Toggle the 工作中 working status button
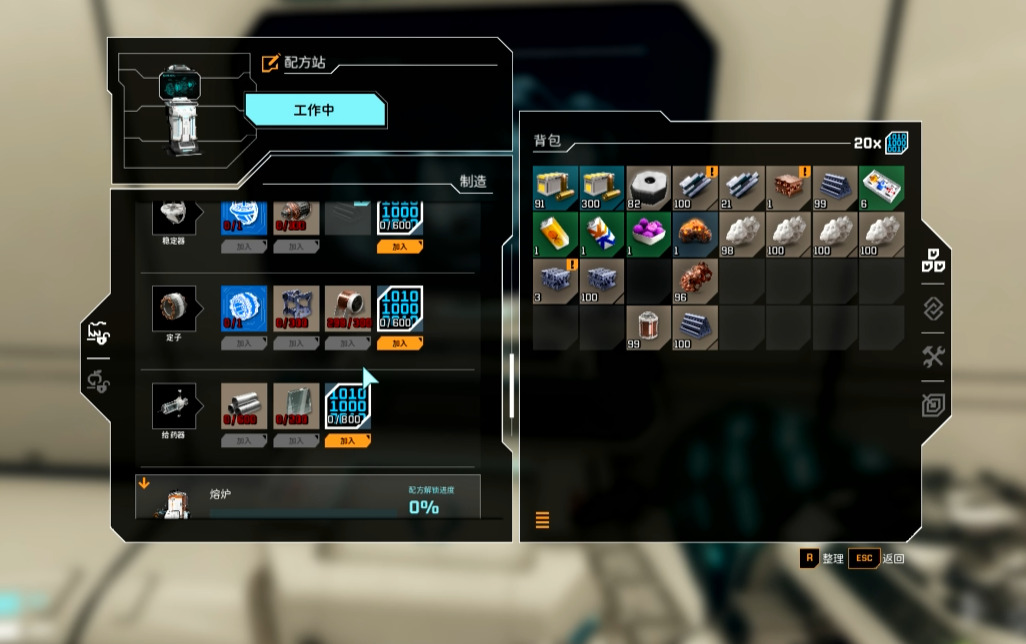The height and width of the screenshot is (644, 1026). coord(314,110)
